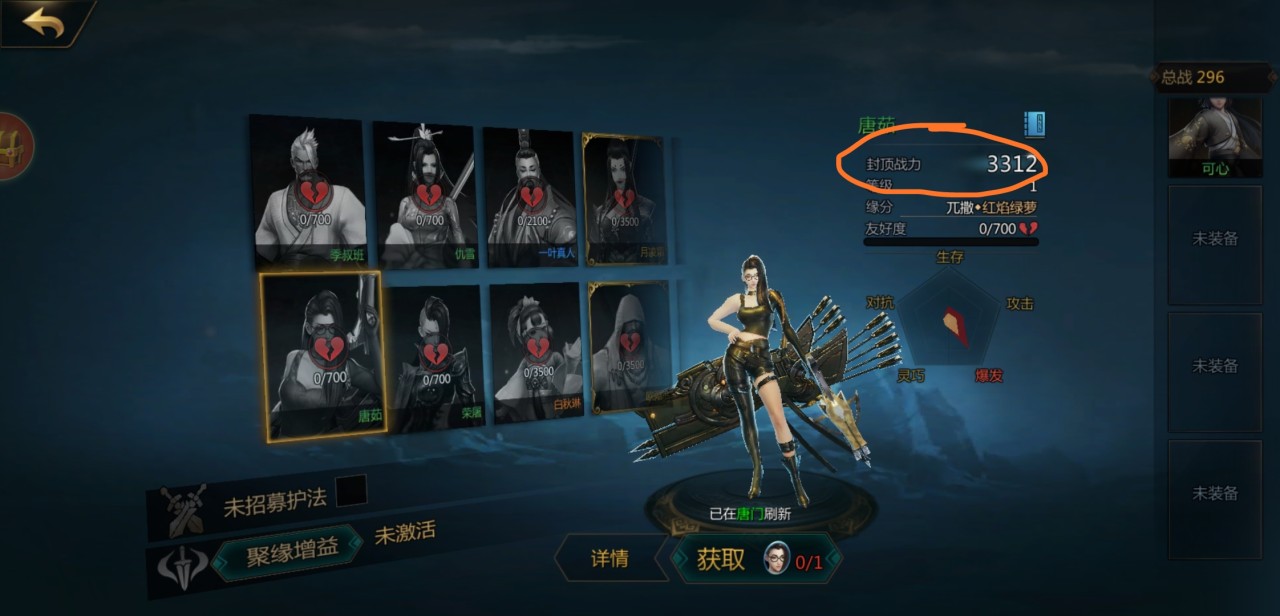Image resolution: width=1280 pixels, height=616 pixels.
Task: Pick the 月凌霜 gold-framed card
Action: click(624, 199)
